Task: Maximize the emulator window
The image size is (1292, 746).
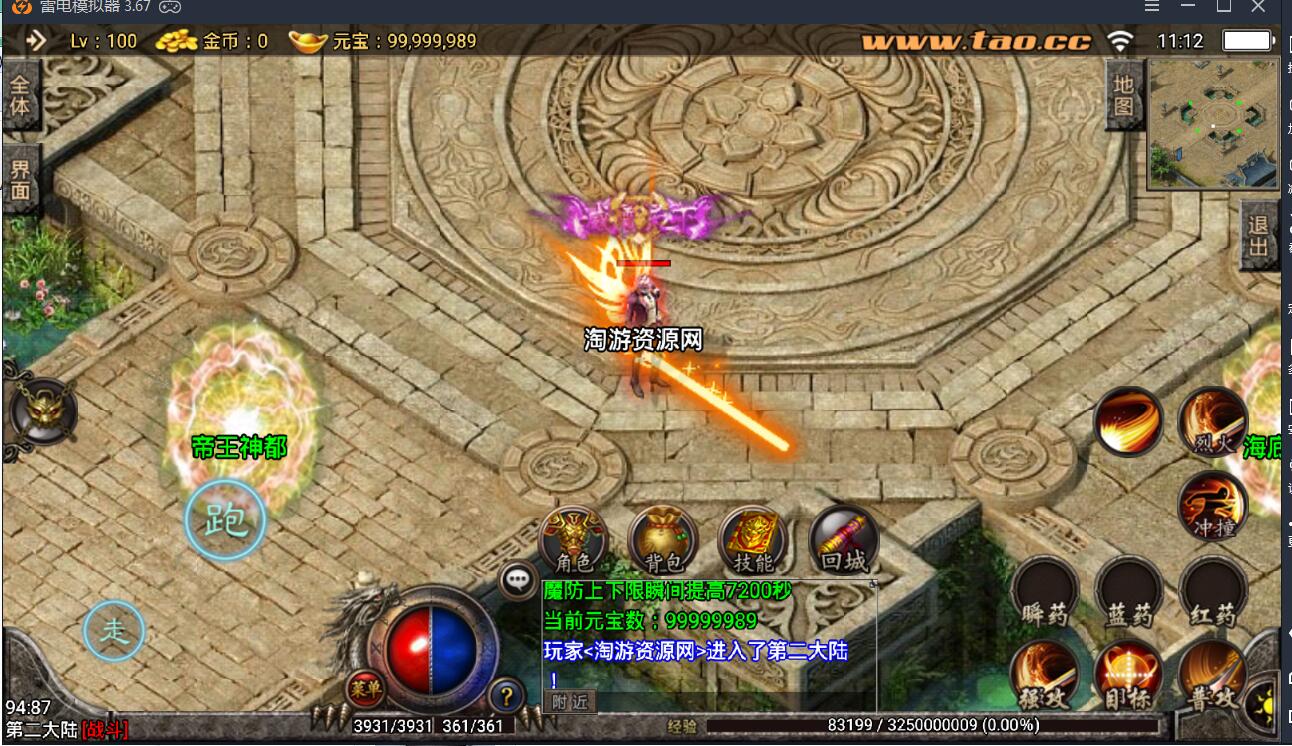Action: (x=1223, y=7)
